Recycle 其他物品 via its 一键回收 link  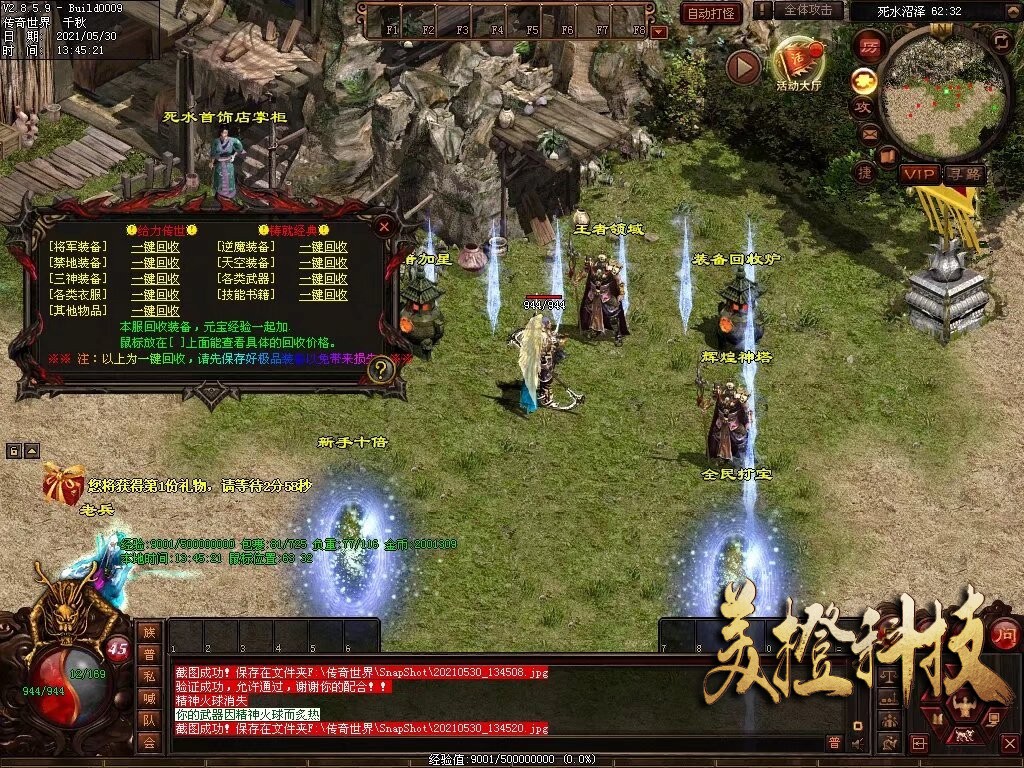point(155,311)
